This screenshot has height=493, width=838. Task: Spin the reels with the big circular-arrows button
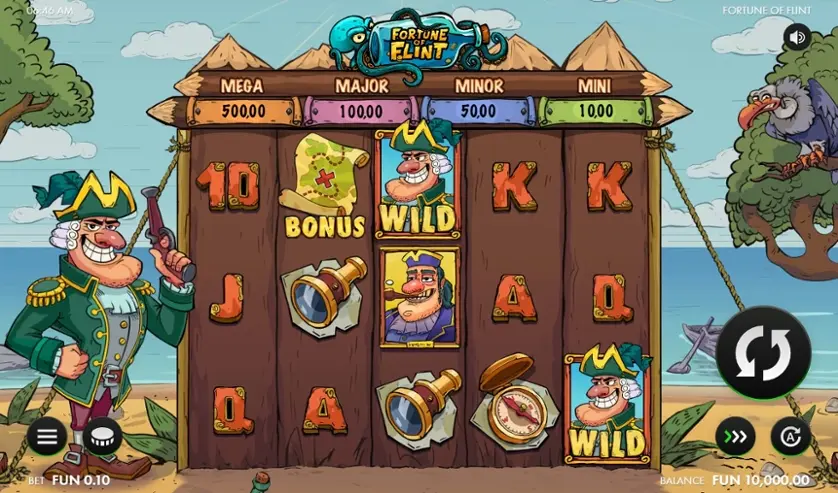[x=763, y=353]
